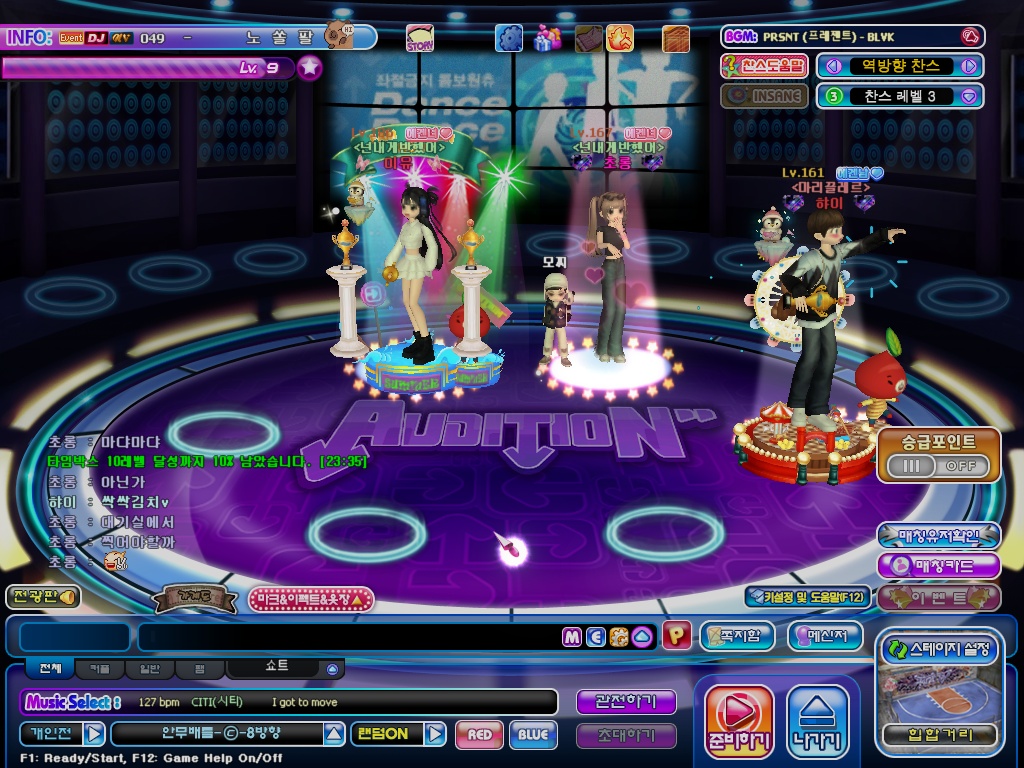1024x768 pixels.
Task: Open the blue gear settings icon
Action: click(x=509, y=38)
